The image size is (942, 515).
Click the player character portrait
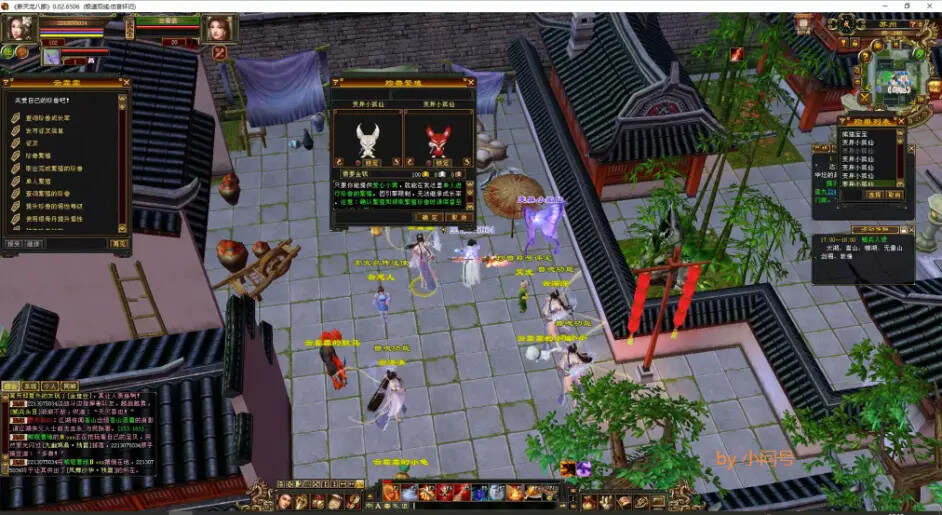(x=19, y=28)
